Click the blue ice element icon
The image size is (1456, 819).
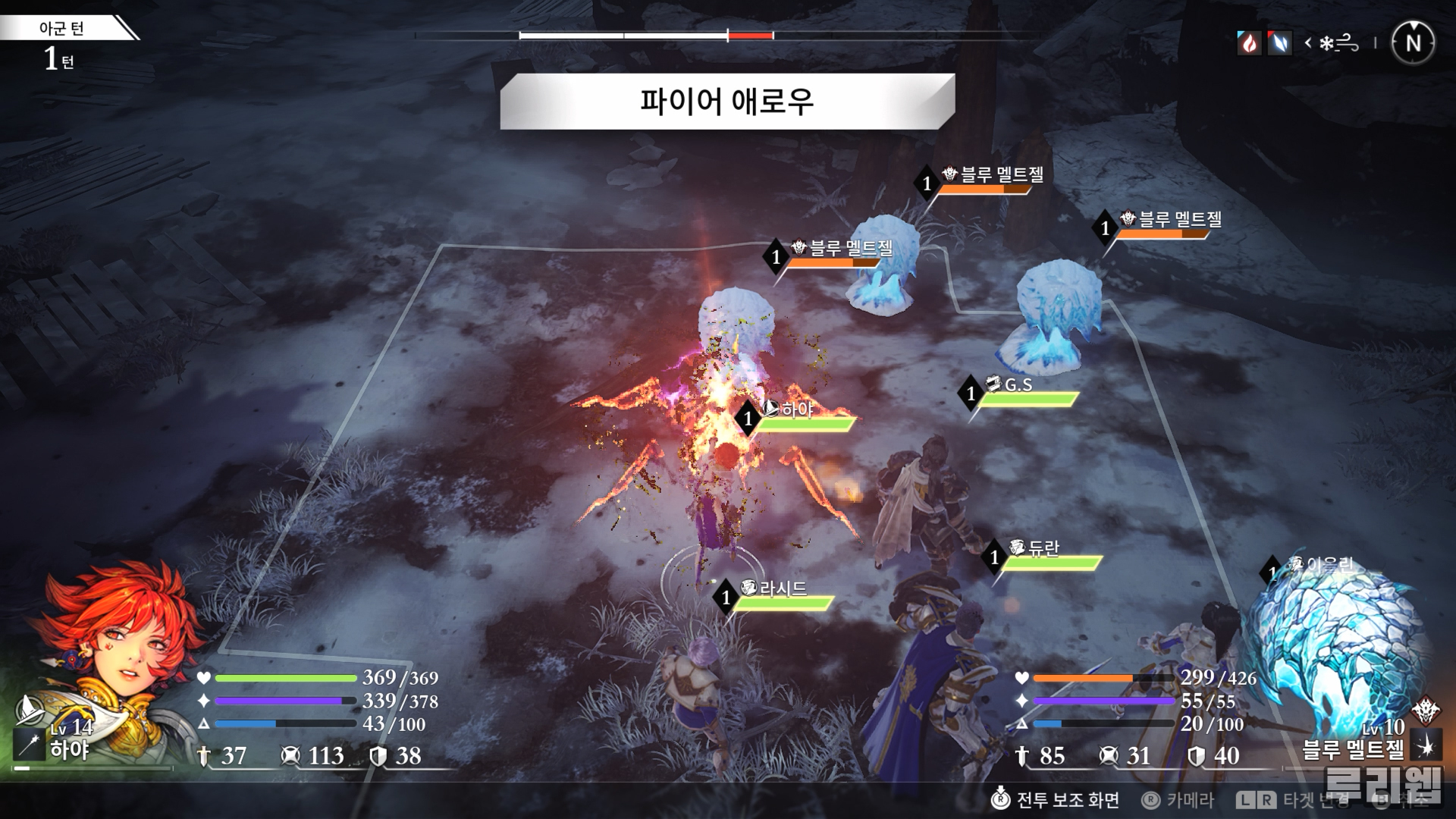[1280, 43]
